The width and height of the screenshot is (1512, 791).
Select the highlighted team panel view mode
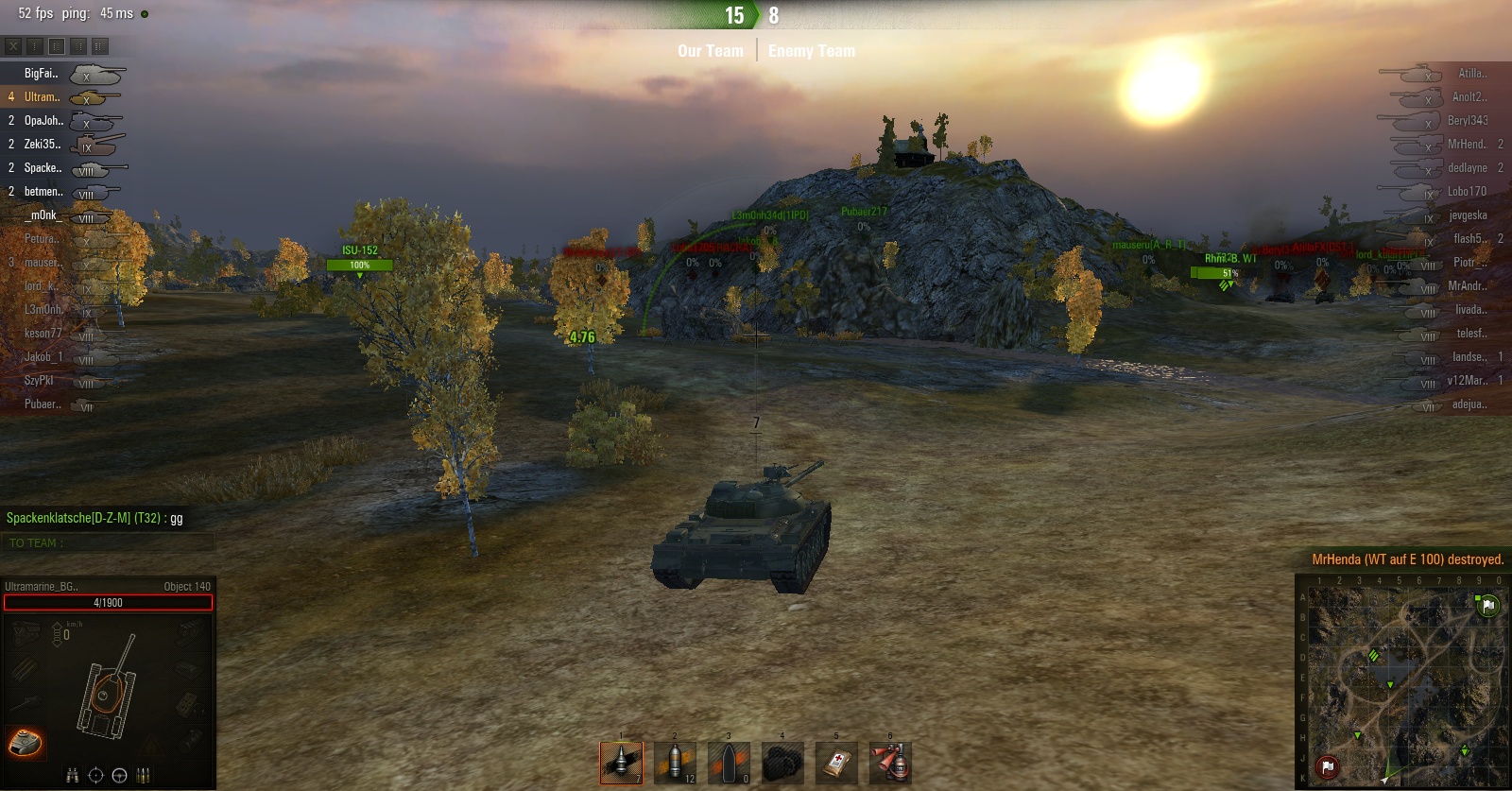point(57,45)
